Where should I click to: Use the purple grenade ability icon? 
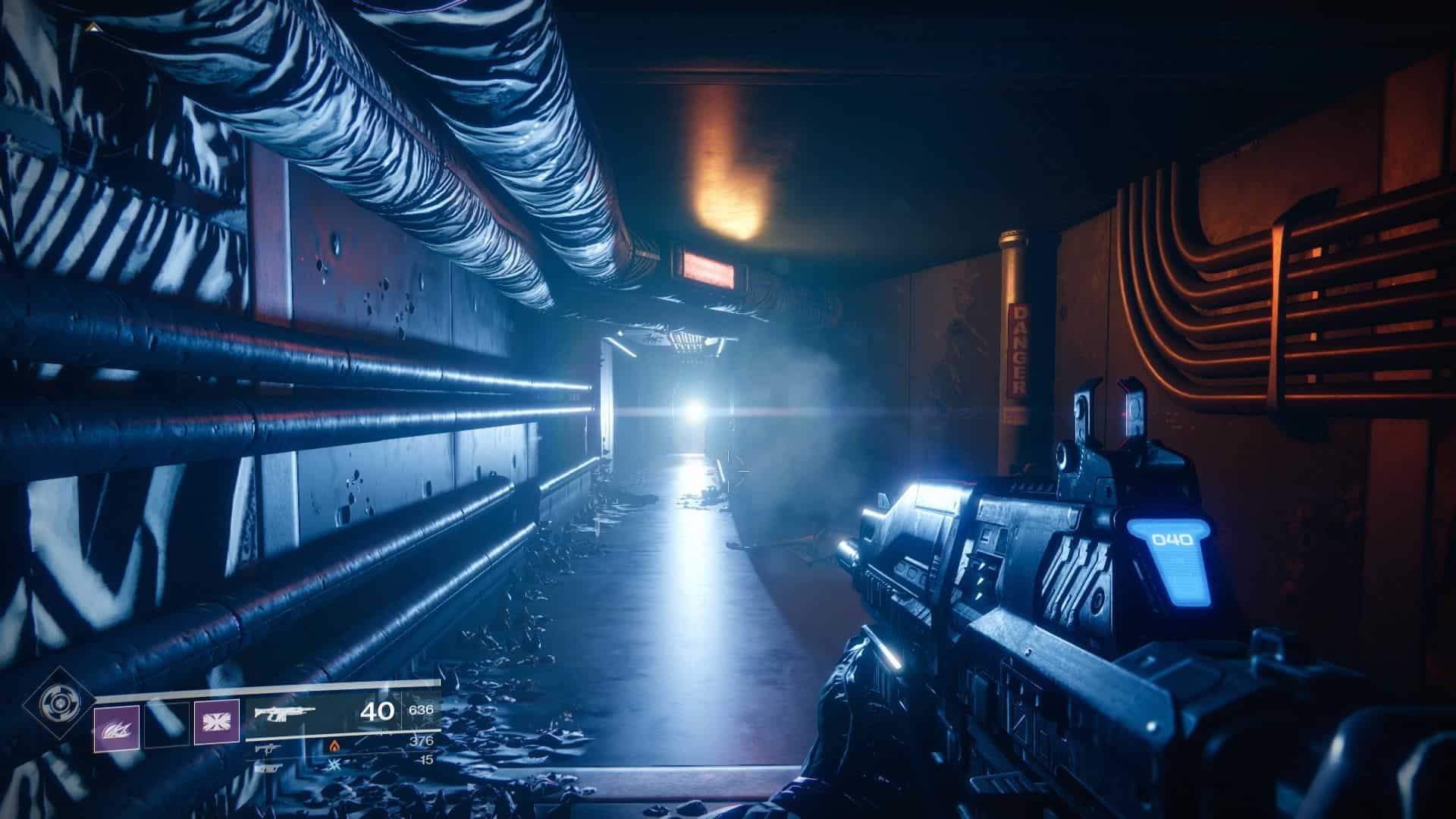pos(117,728)
